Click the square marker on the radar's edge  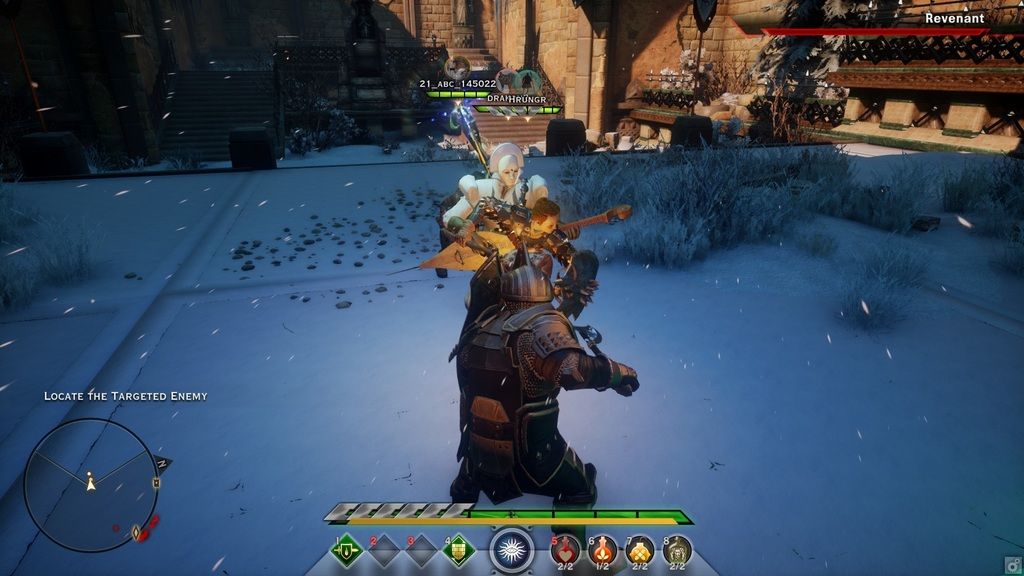(x=156, y=483)
